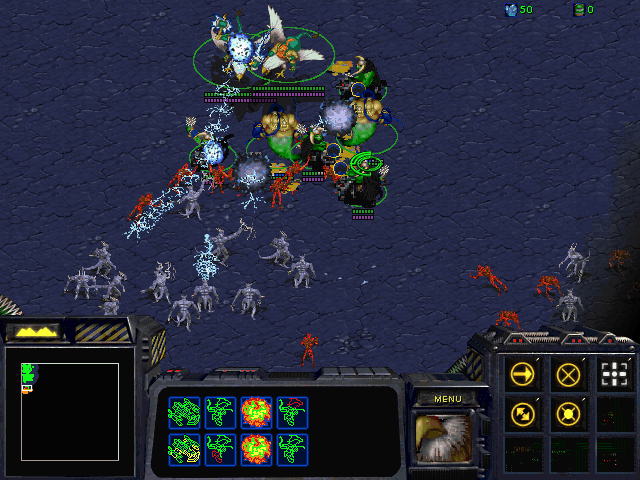Click the gryphon unit portrait
This screenshot has width=640, height=480.
coord(444,437)
